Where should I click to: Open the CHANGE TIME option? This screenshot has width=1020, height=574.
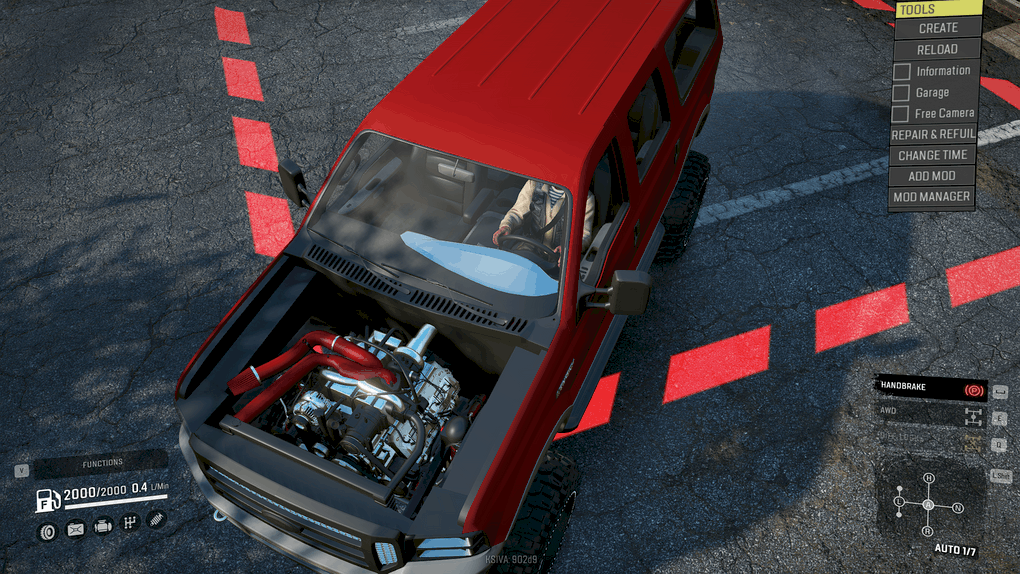[932, 156]
